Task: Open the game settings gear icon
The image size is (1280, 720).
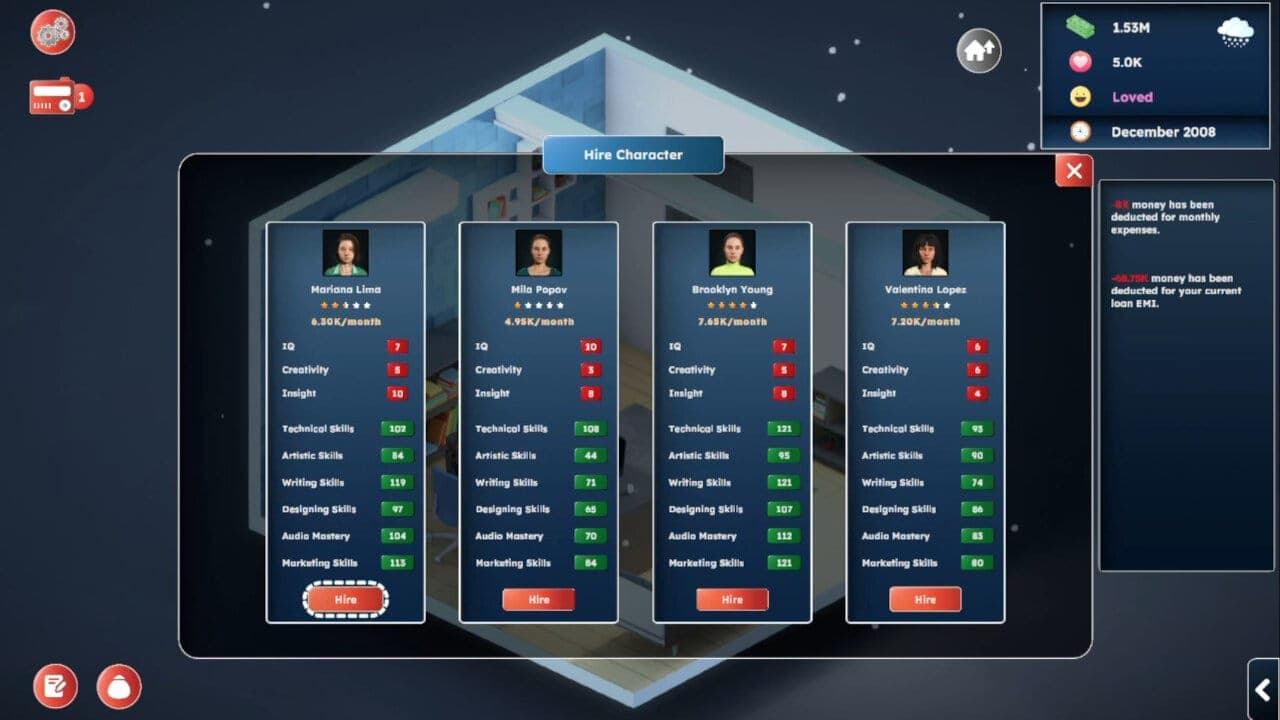Action: (50, 32)
